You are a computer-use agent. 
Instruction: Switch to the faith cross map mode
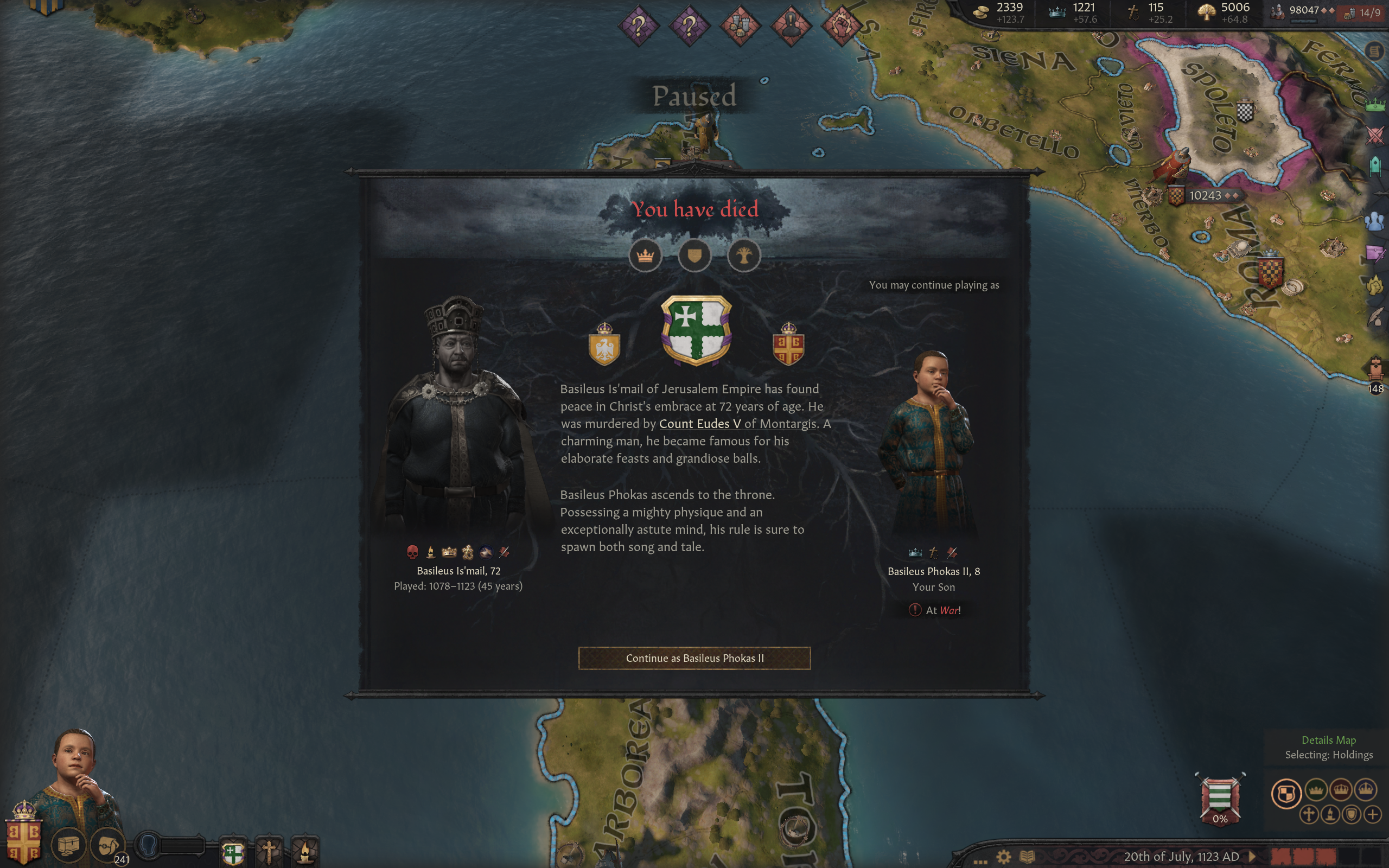click(x=1309, y=814)
